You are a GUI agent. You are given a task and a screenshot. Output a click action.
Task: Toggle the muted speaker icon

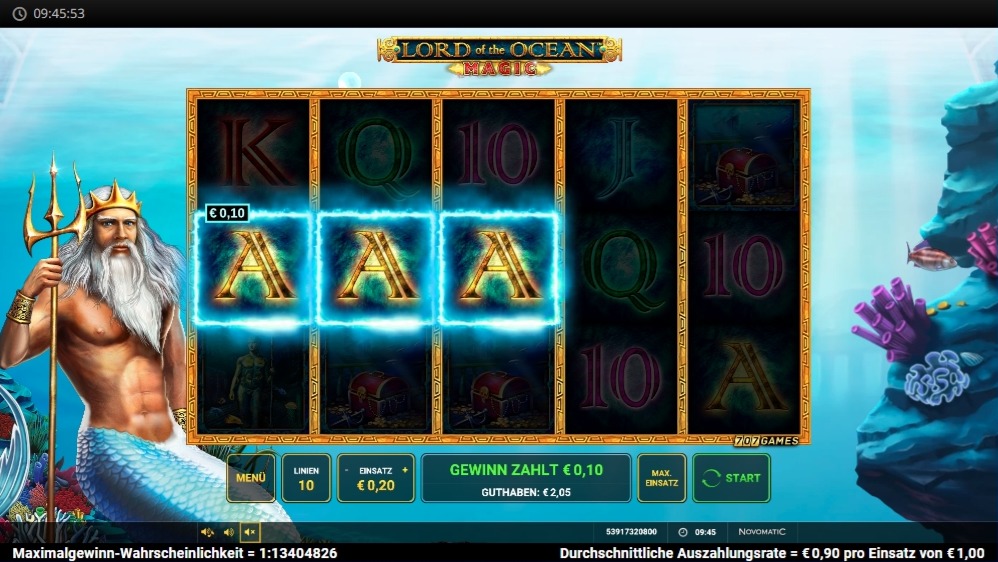[250, 532]
